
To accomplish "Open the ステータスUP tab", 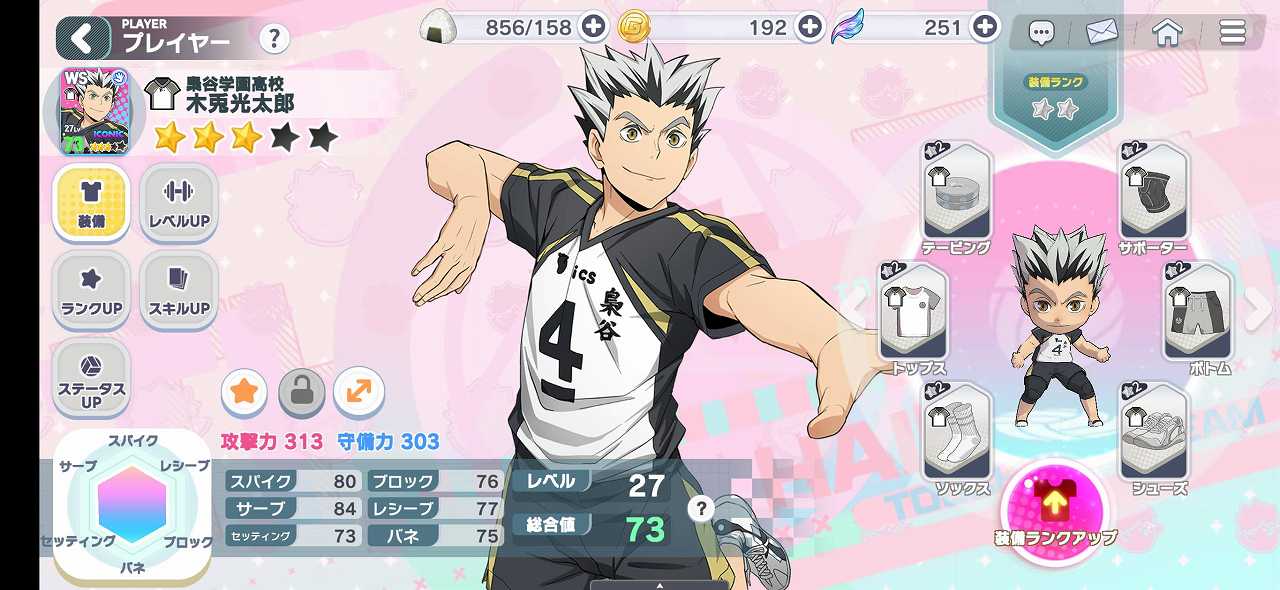I will pyautogui.click(x=91, y=378).
